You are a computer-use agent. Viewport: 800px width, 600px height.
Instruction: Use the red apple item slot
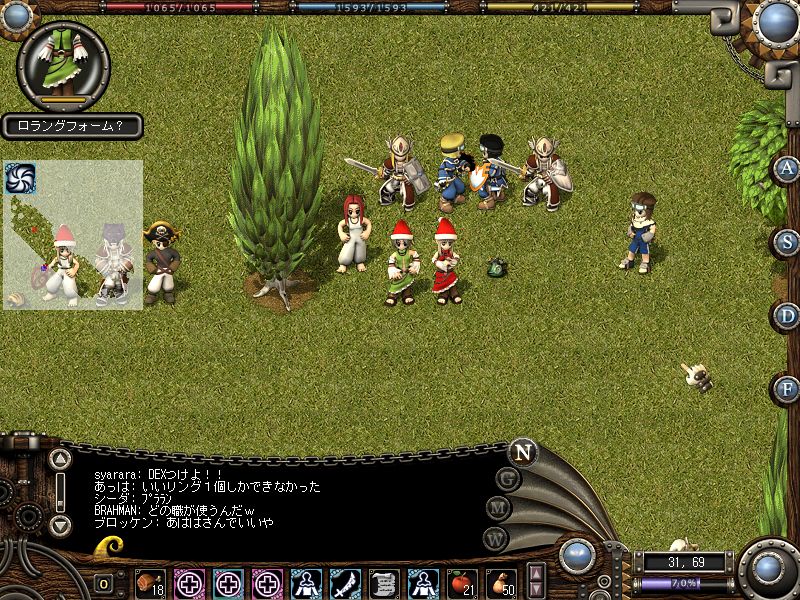coord(461,582)
